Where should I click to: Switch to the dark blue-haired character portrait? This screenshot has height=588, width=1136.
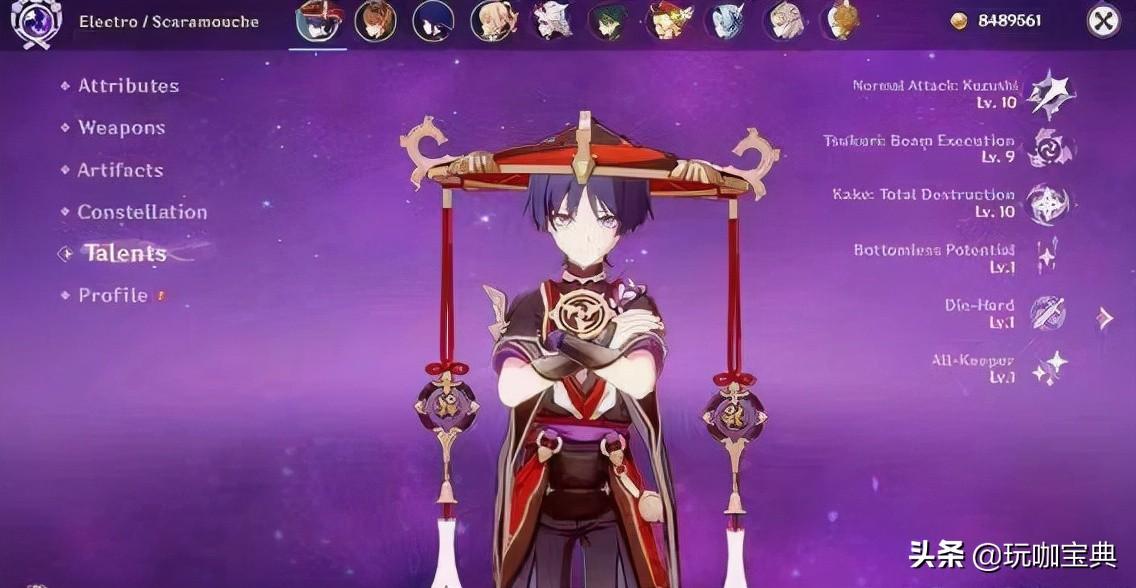pos(433,21)
